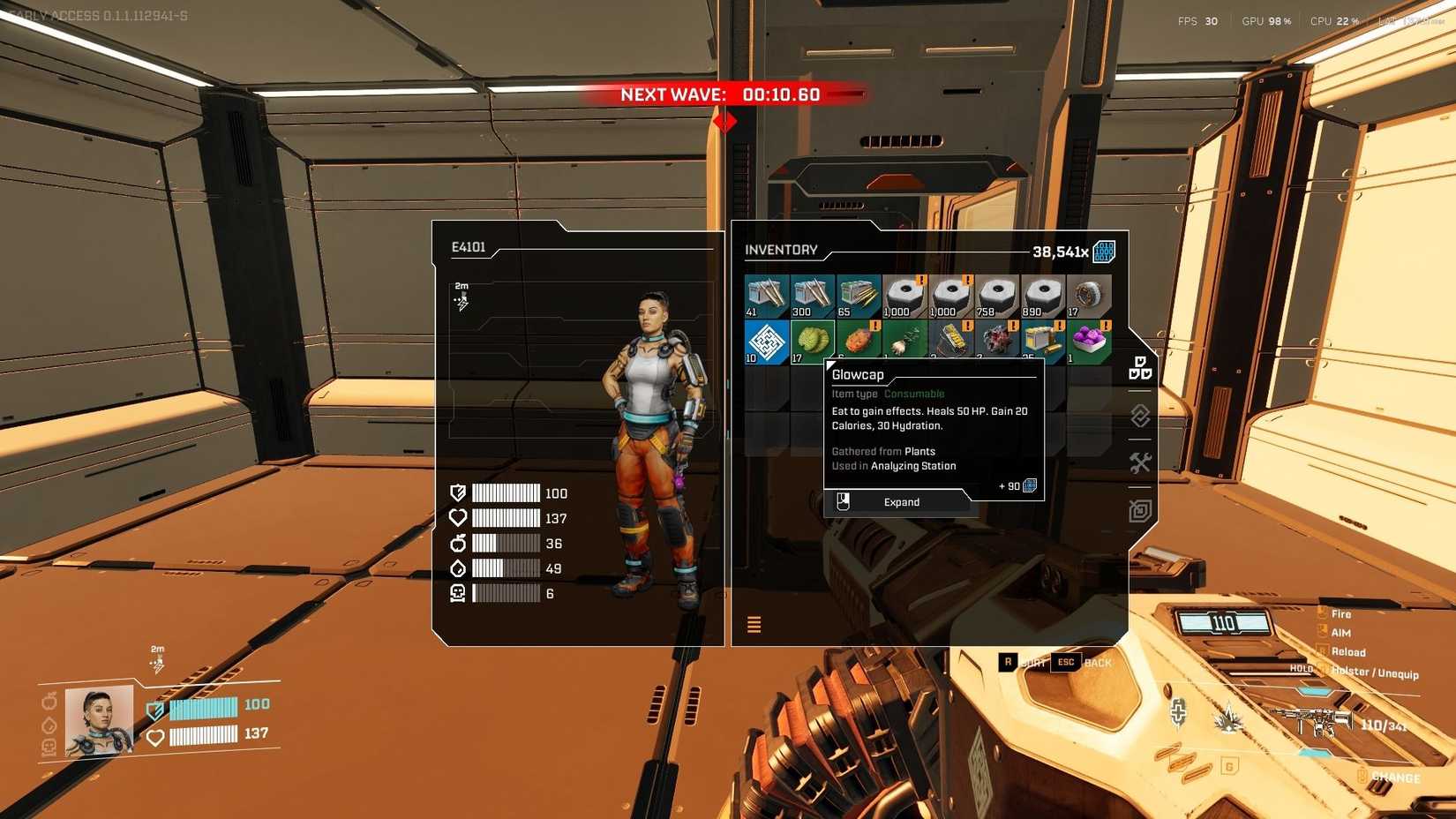This screenshot has height=819, width=1456.
Task: Click the recycle icon at the sidebar bottom
Action: tap(1139, 509)
